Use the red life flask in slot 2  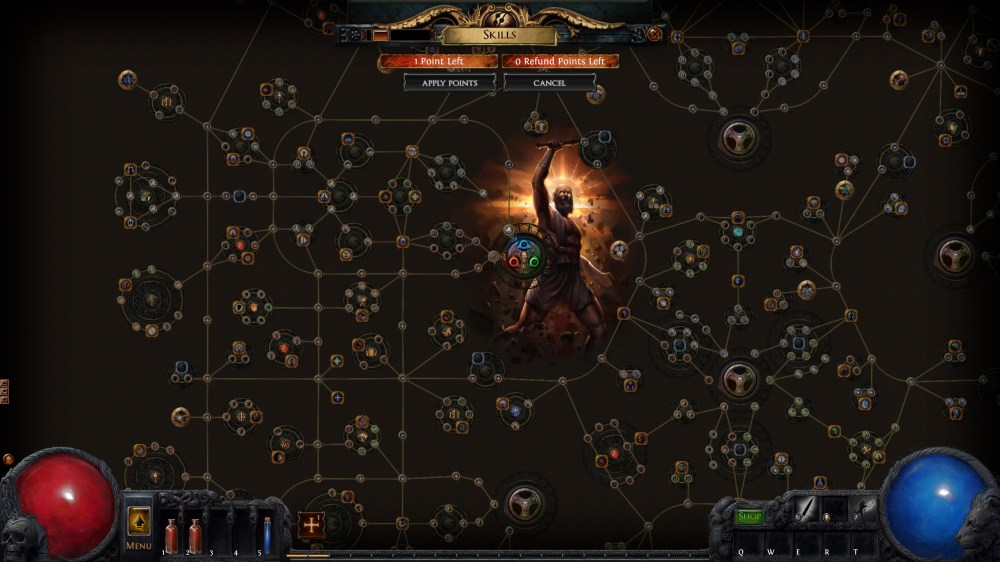(195, 535)
